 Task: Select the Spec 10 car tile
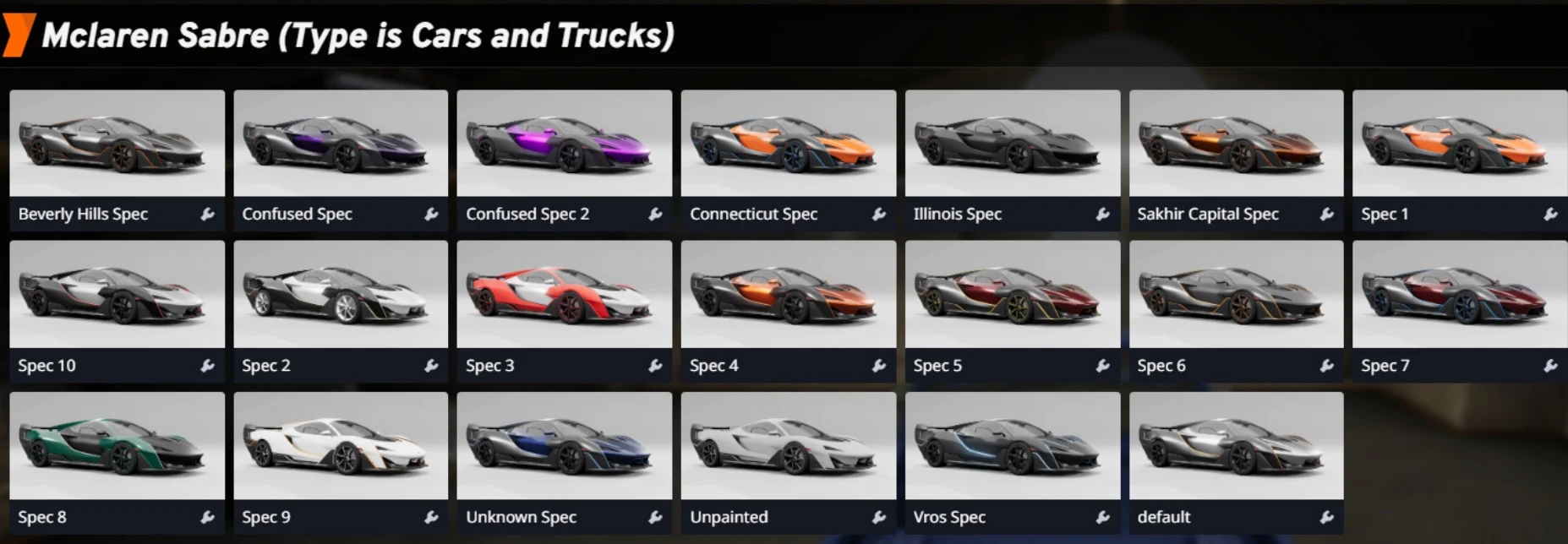click(x=117, y=295)
